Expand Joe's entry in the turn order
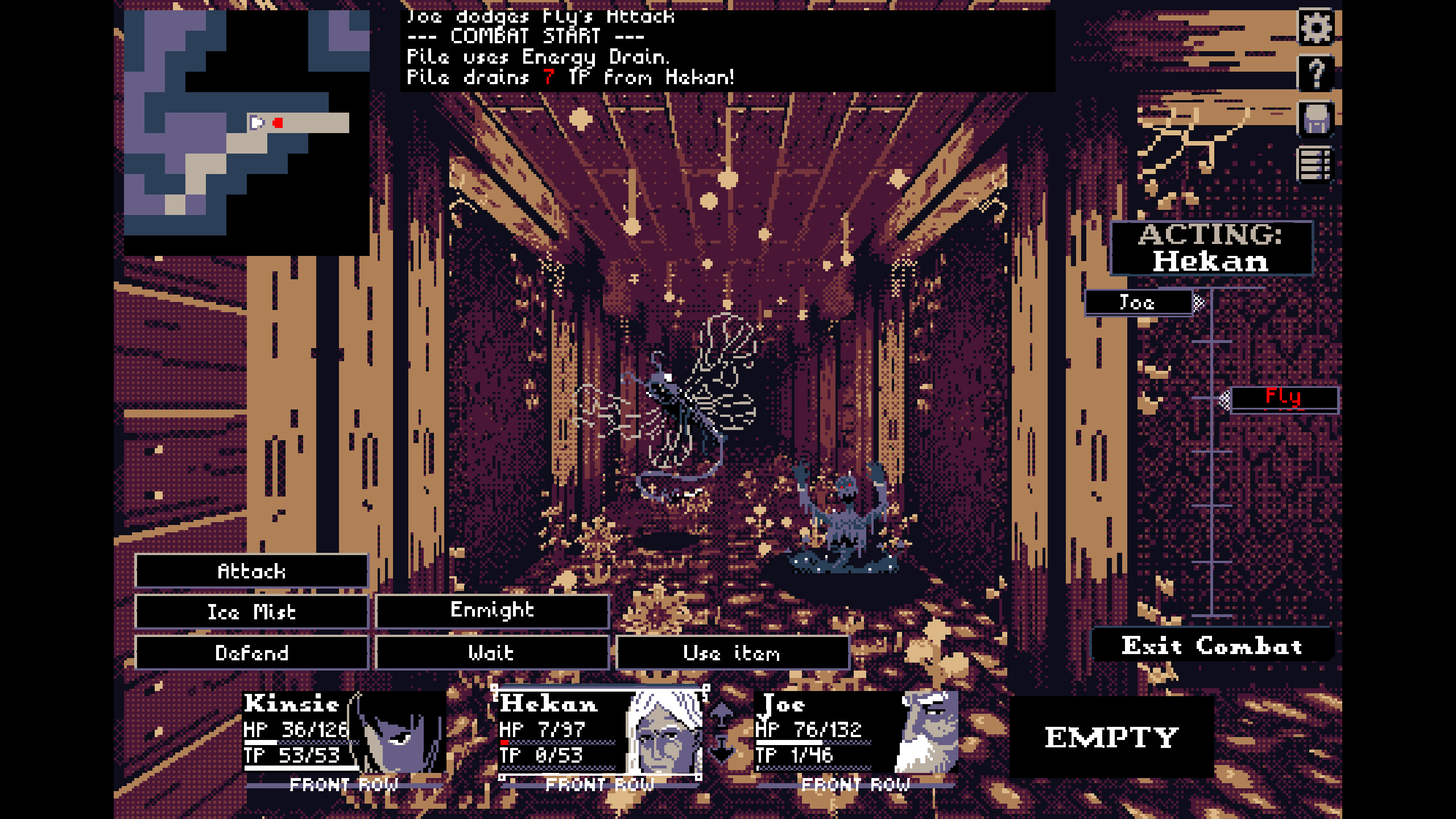Image resolution: width=1456 pixels, height=819 pixels. point(1200,303)
